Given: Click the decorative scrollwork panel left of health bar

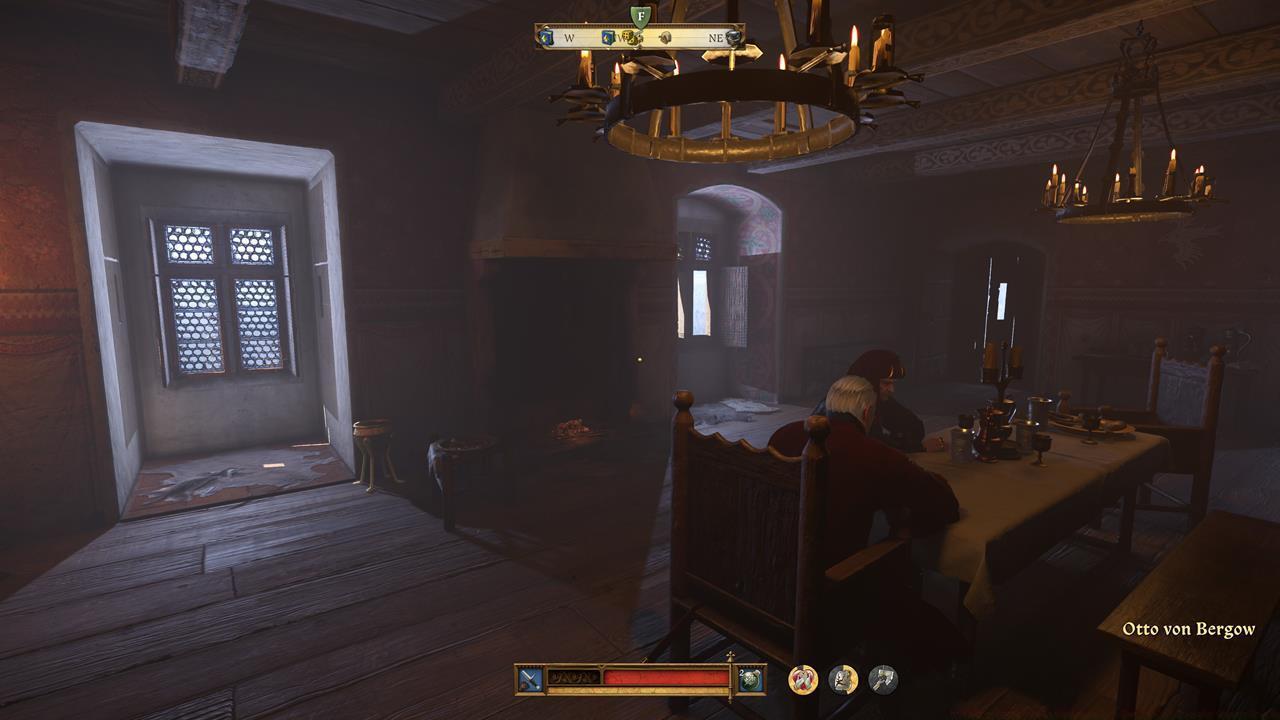Looking at the screenshot, I should (573, 677).
